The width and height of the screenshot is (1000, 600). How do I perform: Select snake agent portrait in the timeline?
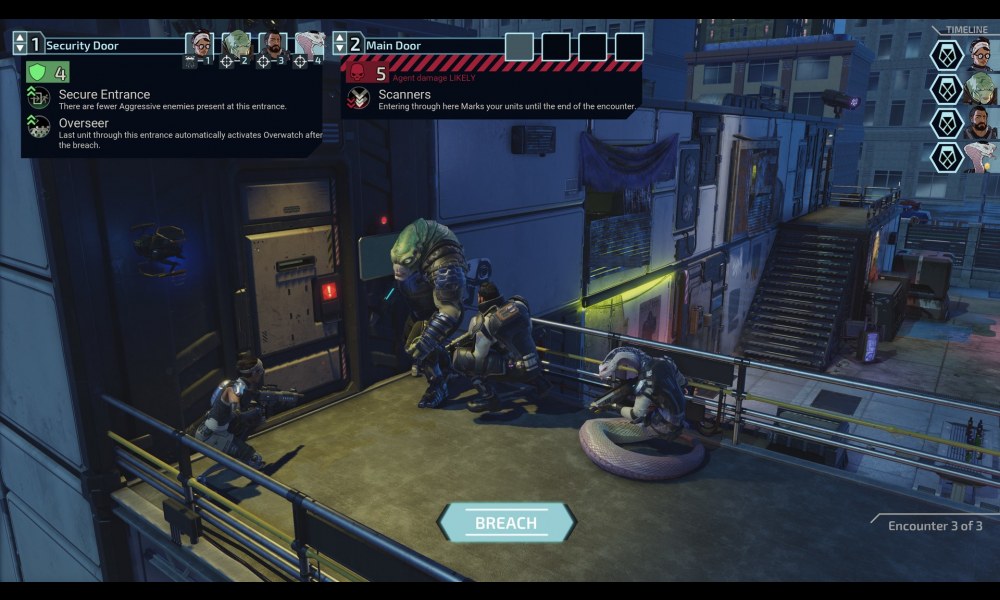(x=981, y=158)
